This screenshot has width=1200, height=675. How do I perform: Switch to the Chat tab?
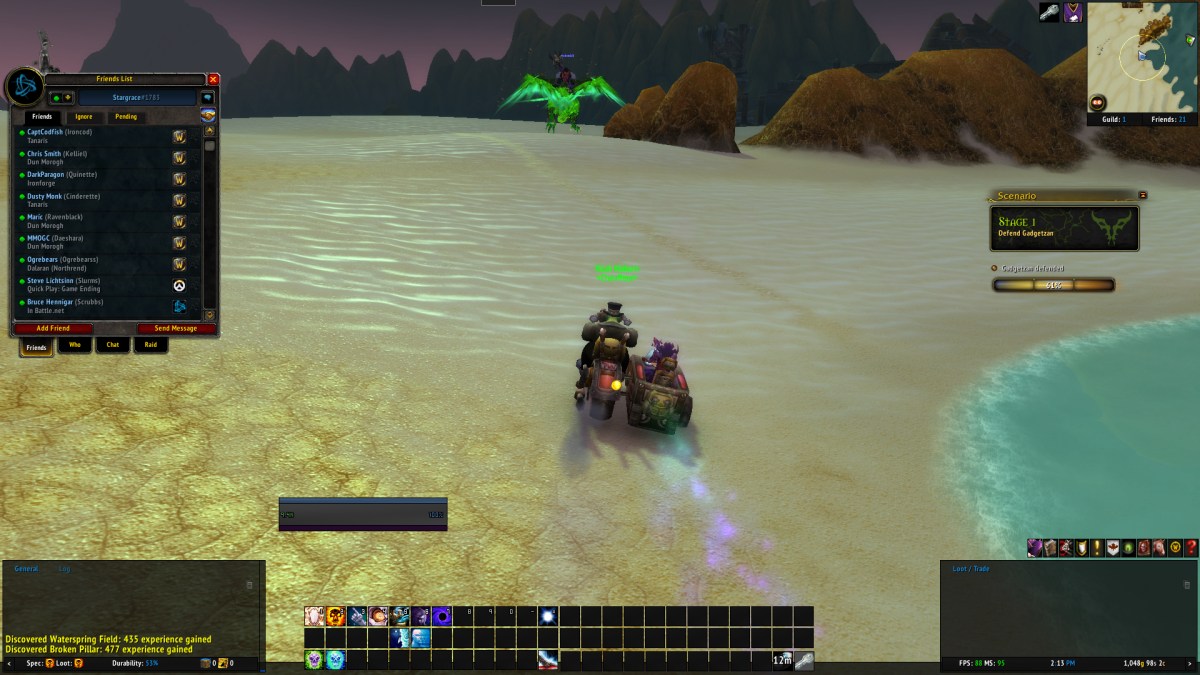[x=113, y=346]
